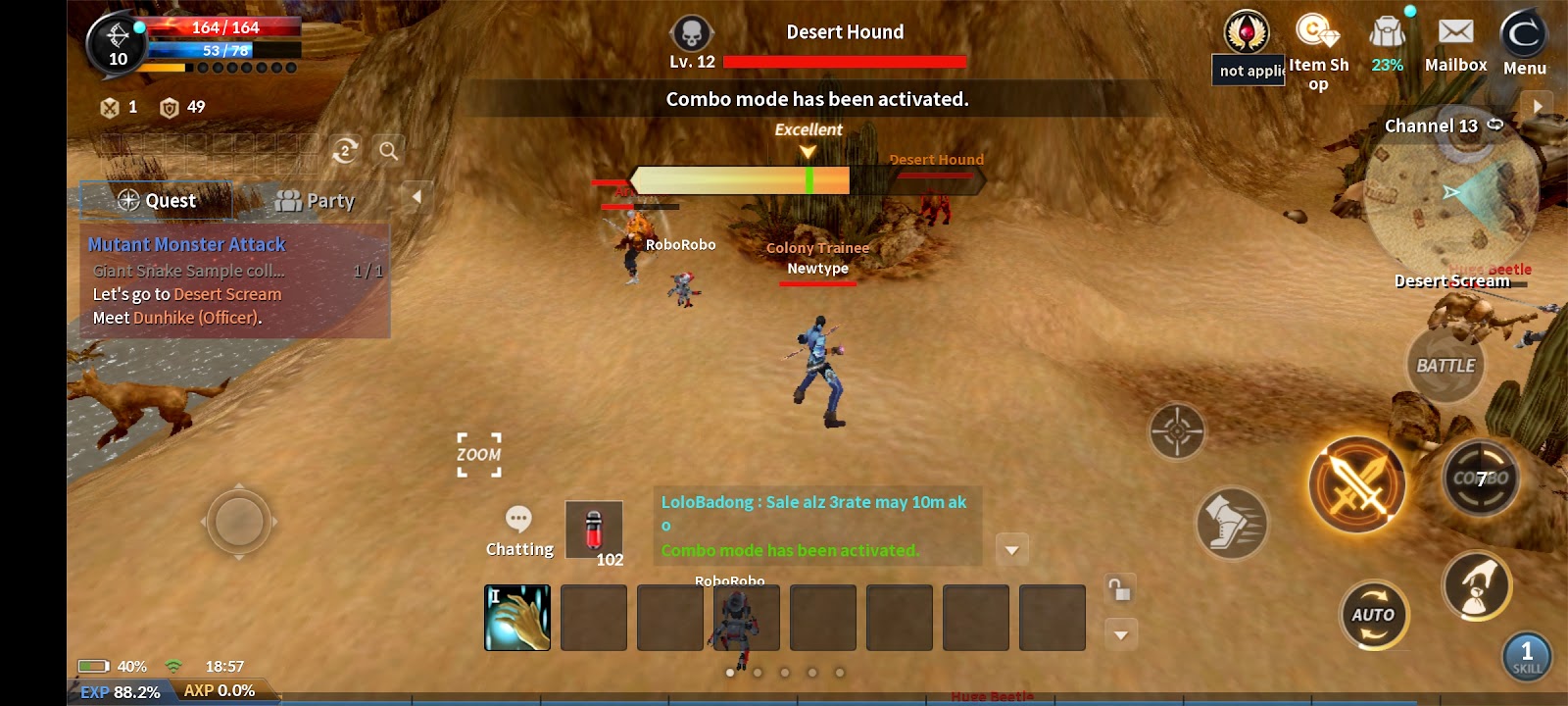Screen dimensions: 1568x706
Task: Use the red health potion
Action: [594, 530]
